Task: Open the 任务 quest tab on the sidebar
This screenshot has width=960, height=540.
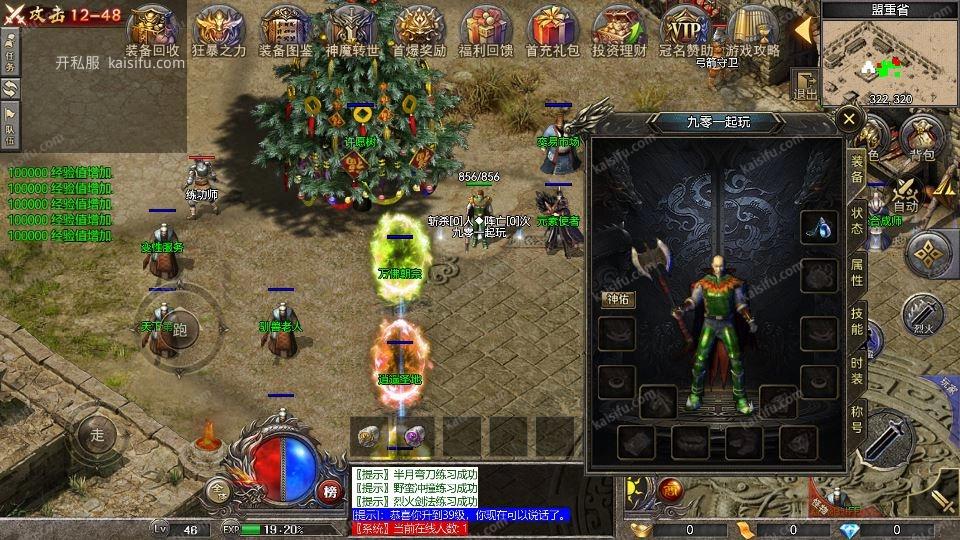Action: 9,56
